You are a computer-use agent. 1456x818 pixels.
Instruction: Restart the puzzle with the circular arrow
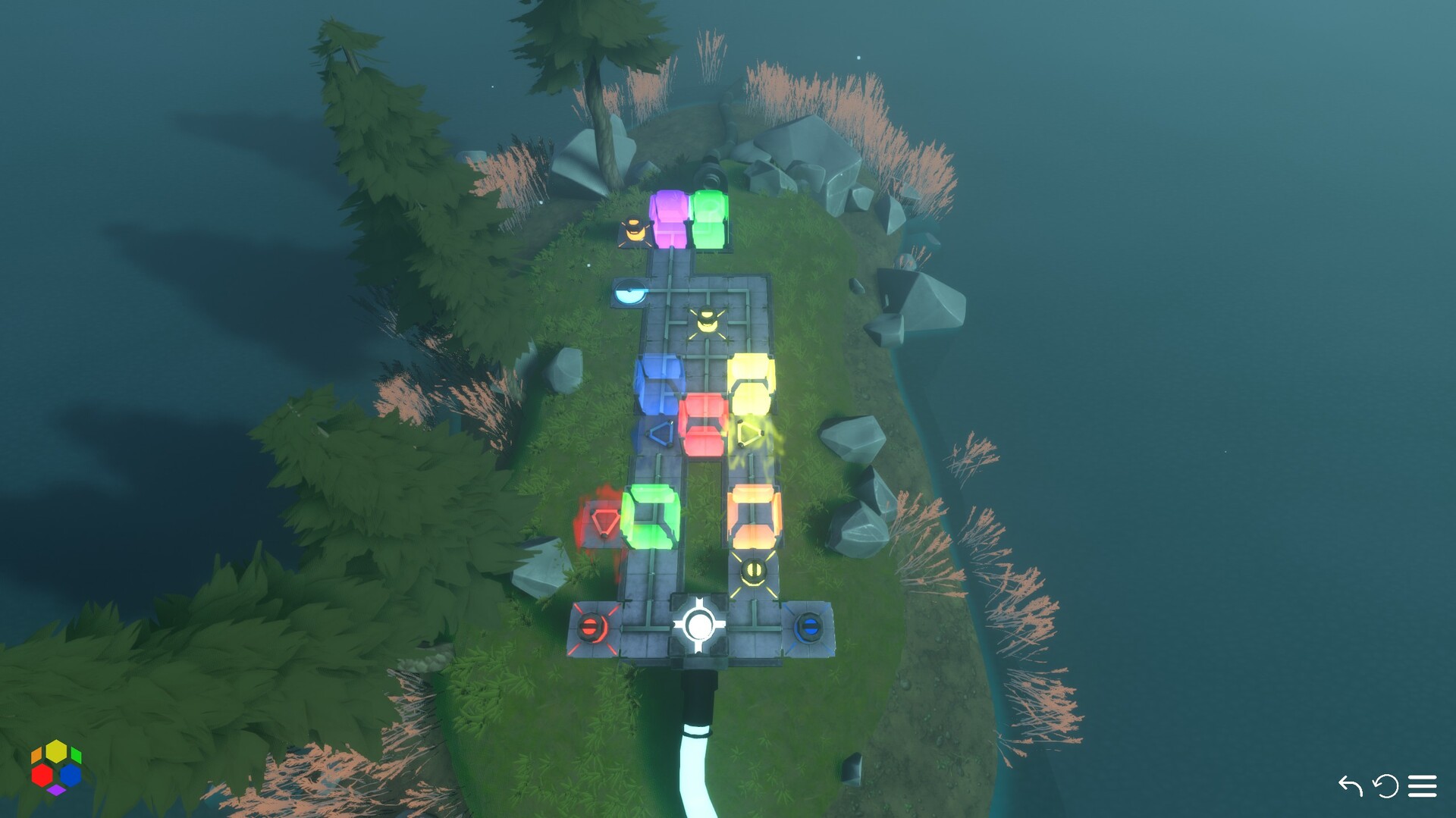pos(1385,786)
